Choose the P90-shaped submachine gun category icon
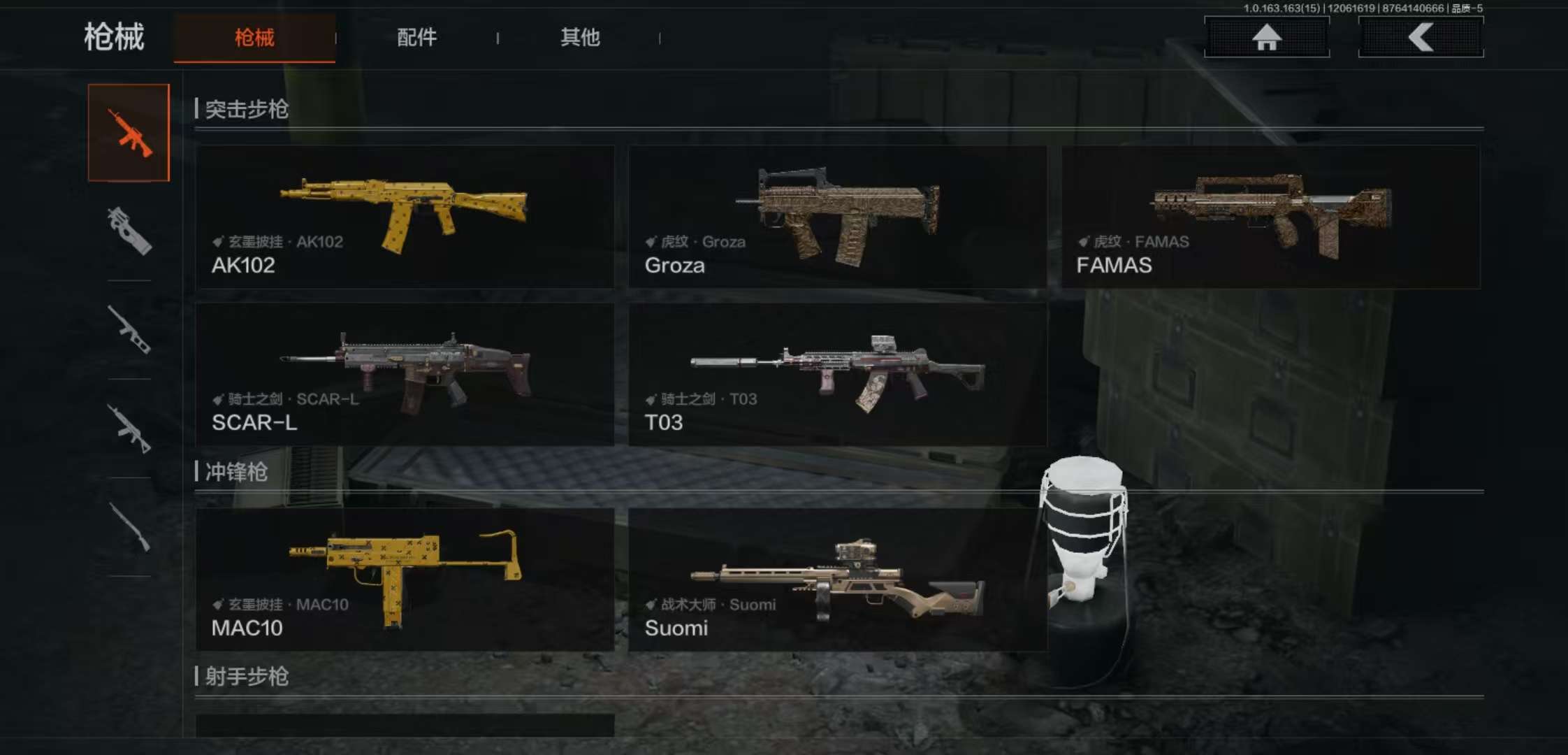 pos(129,231)
